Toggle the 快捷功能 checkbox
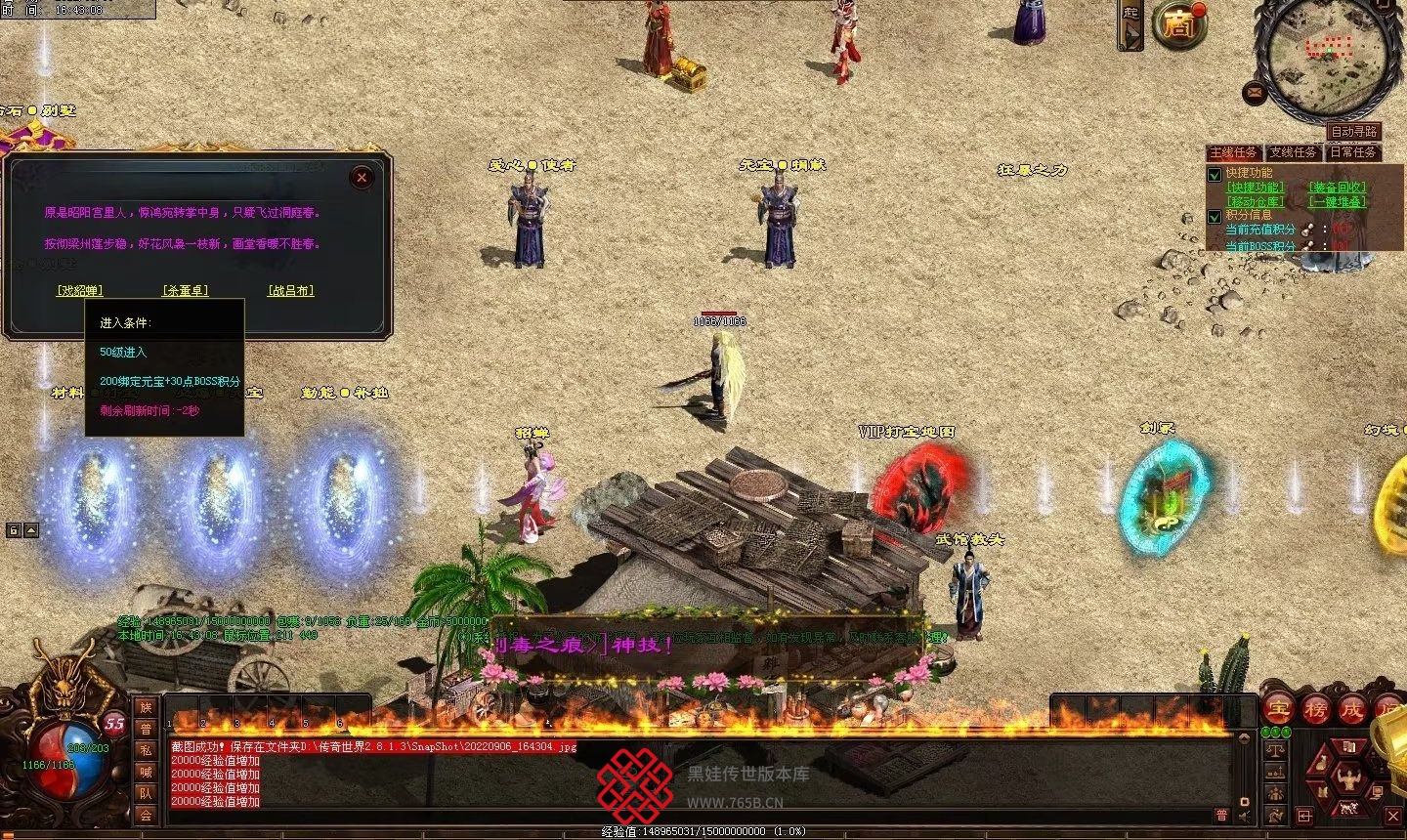The width and height of the screenshot is (1407, 840). [1215, 175]
